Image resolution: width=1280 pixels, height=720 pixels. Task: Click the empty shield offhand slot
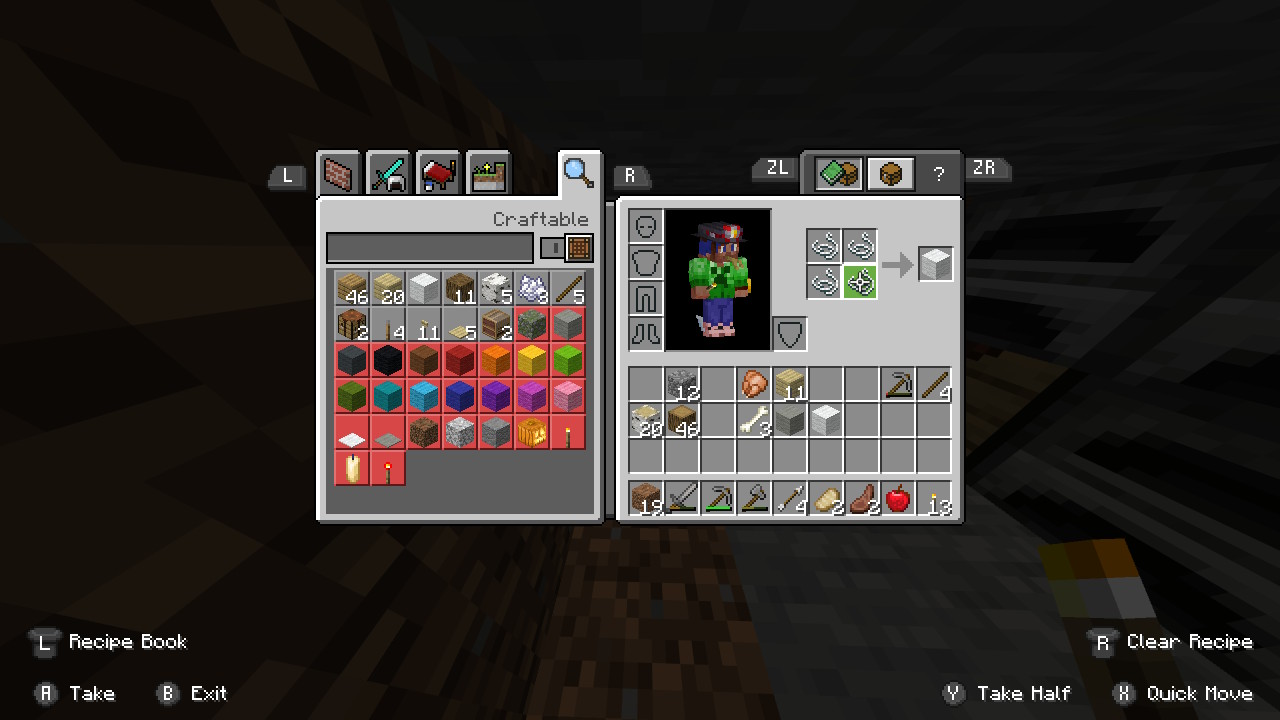[x=790, y=334]
